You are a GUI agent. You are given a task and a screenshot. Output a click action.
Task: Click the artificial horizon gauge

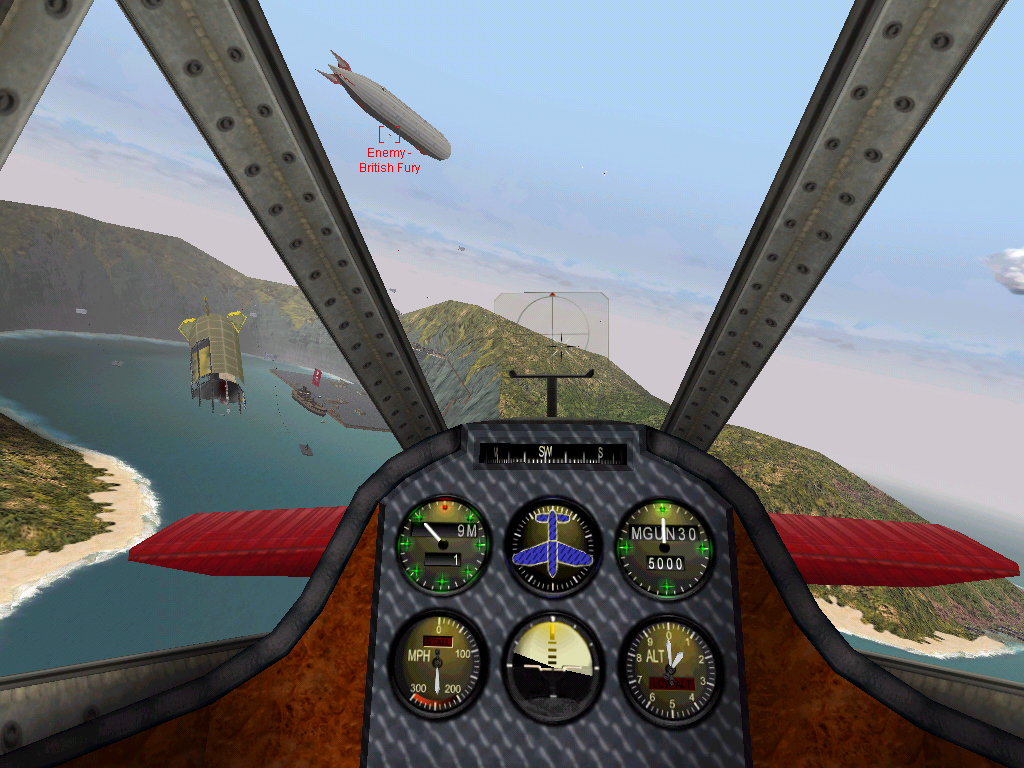[552, 666]
